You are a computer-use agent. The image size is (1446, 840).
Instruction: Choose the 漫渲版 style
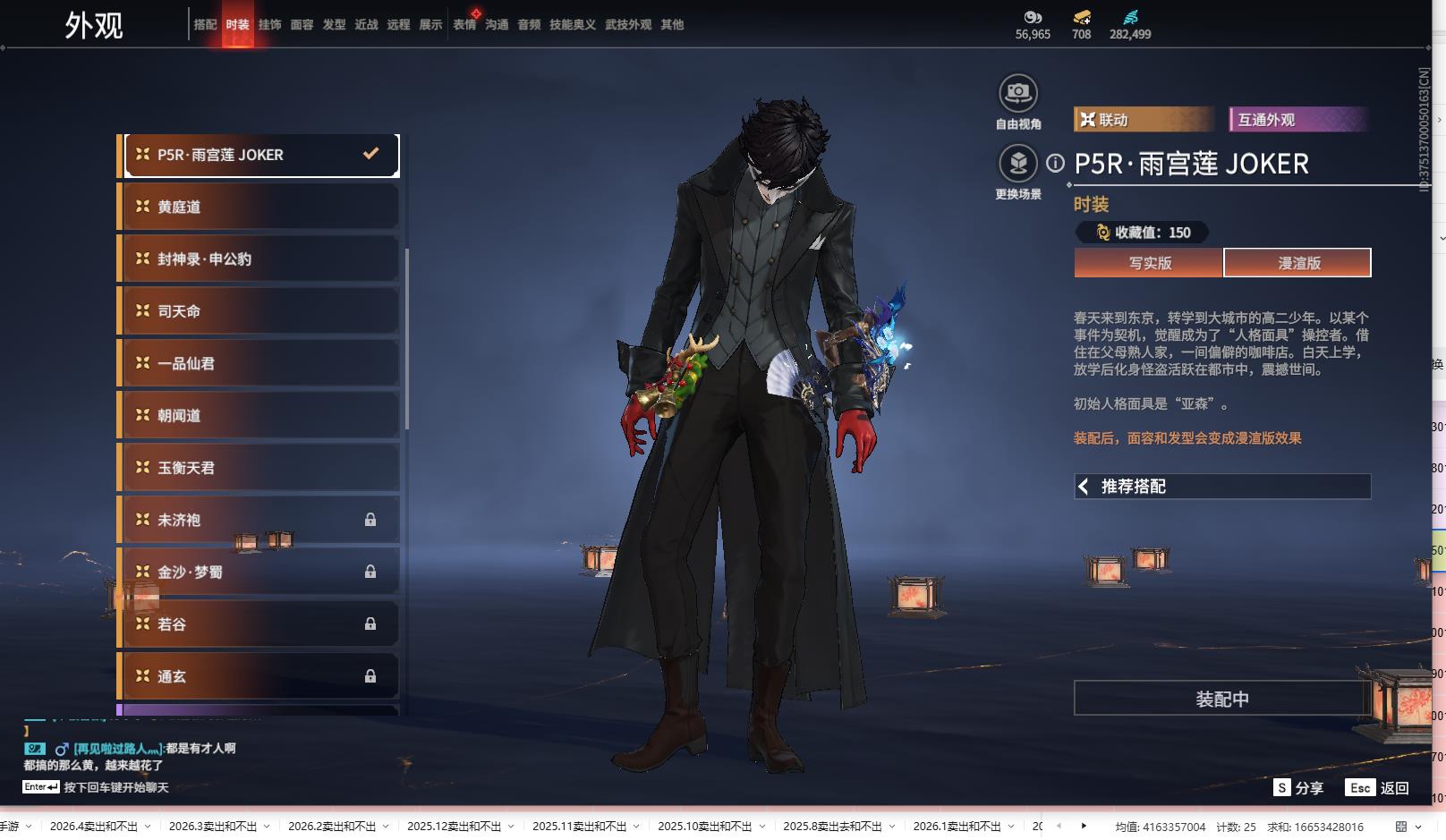pyautogui.click(x=1297, y=263)
